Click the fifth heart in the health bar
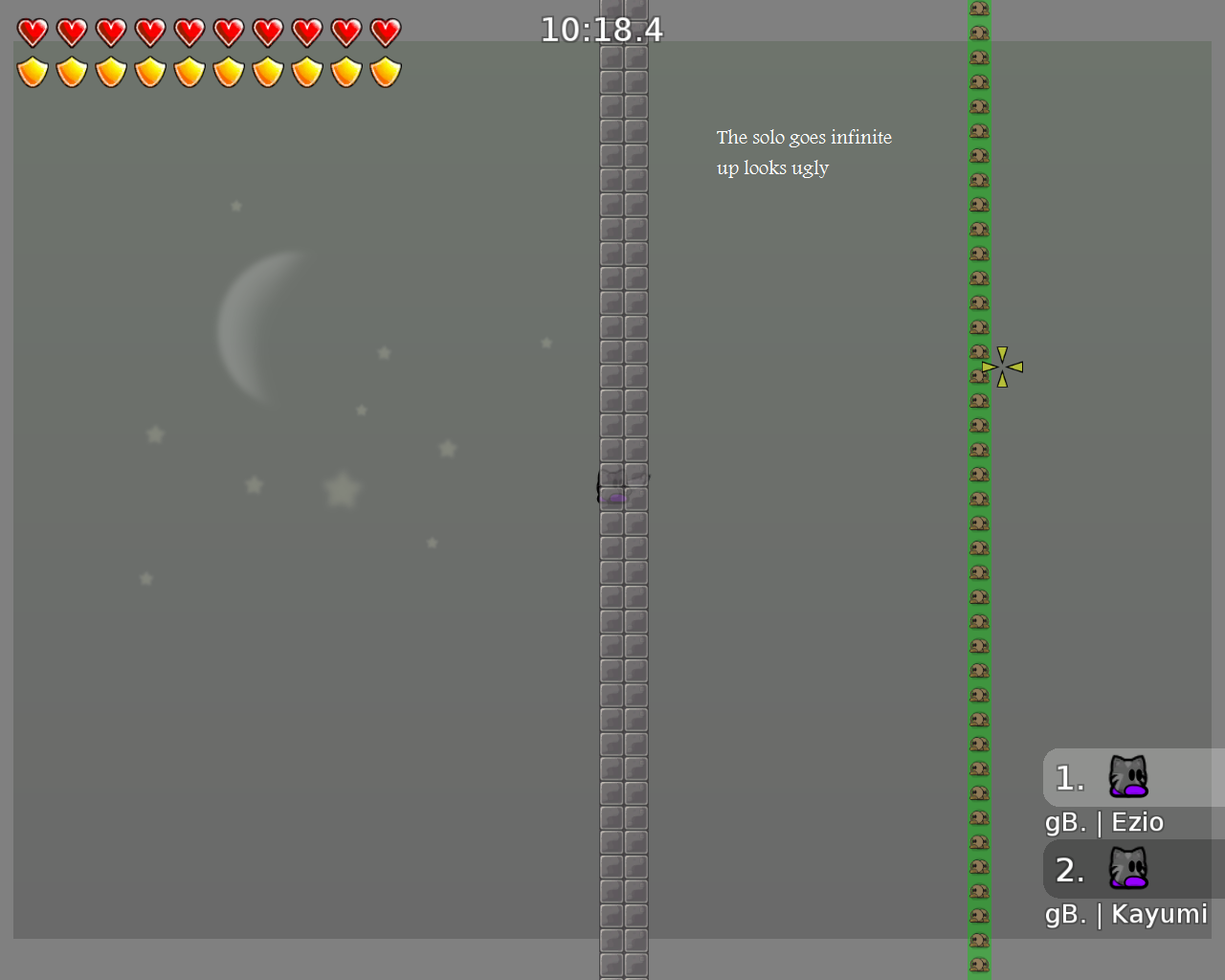This screenshot has height=980, width=1225. (x=189, y=32)
